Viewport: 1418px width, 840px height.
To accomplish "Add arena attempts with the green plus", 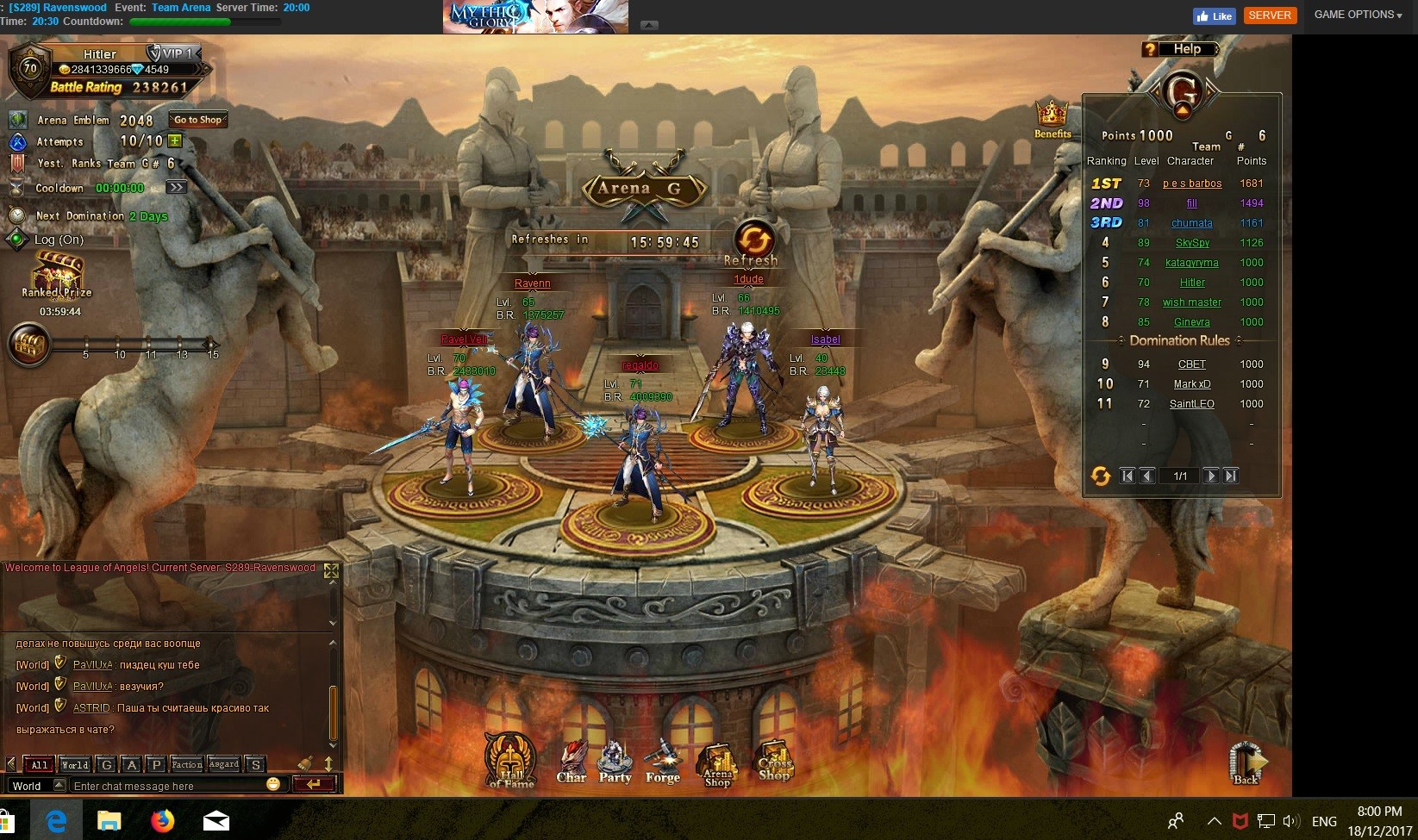I will (x=175, y=140).
